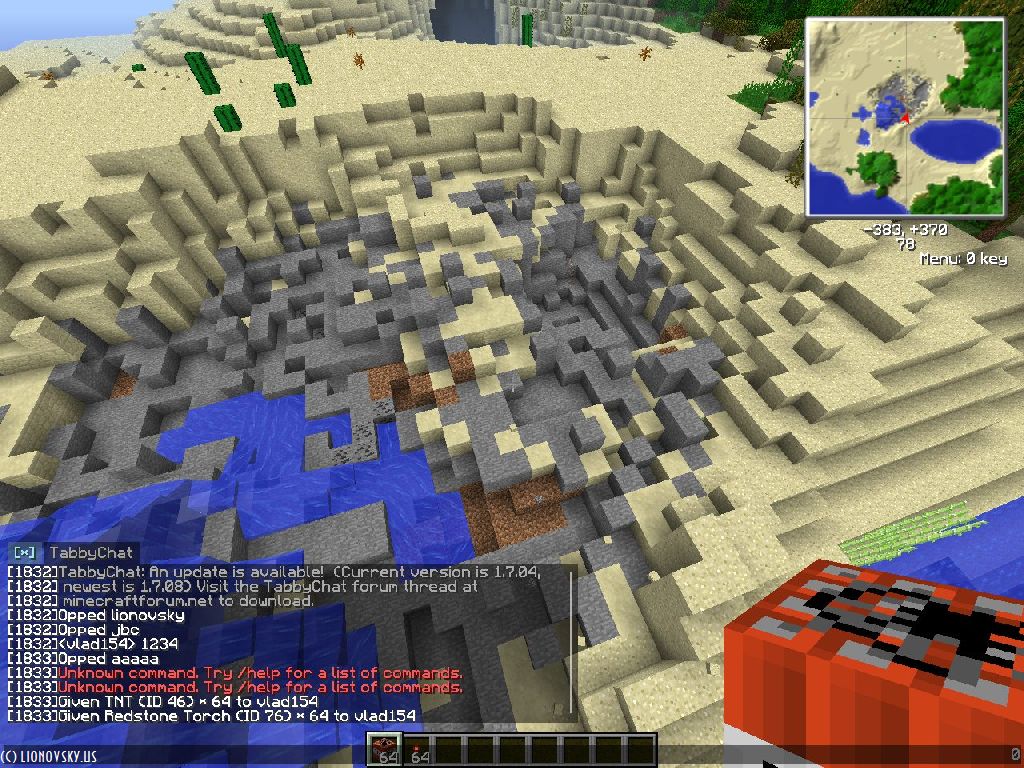Select the TNT hotbar slot
This screenshot has width=1024, height=768.
pos(384,749)
